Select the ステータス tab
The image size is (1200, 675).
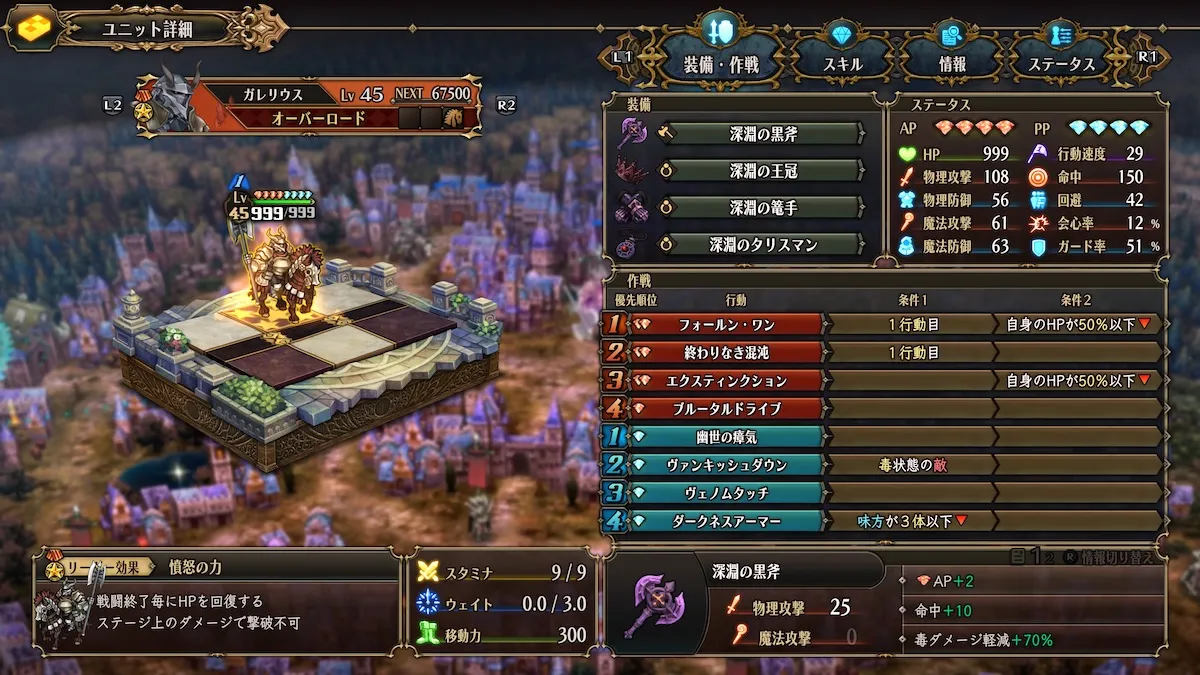click(1061, 63)
